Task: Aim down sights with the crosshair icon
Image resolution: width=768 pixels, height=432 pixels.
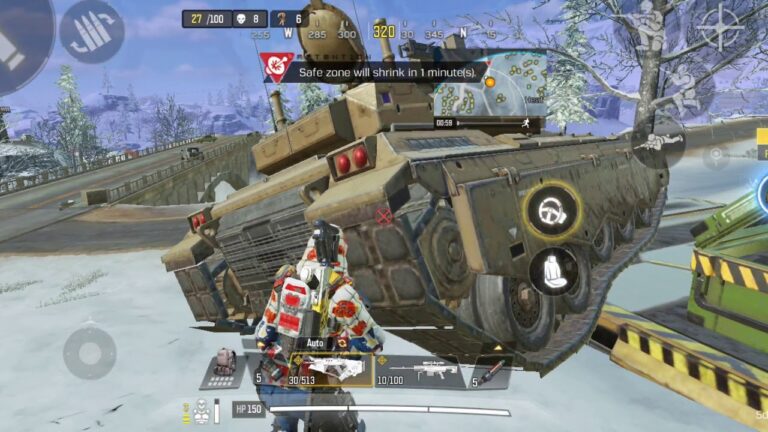Action: pyautogui.click(x=720, y=28)
